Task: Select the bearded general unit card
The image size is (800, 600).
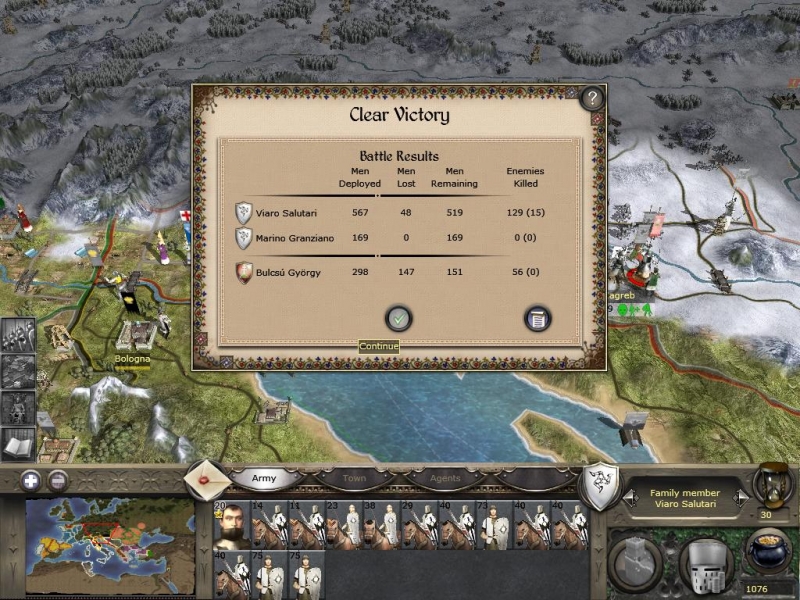Action: click(230, 526)
